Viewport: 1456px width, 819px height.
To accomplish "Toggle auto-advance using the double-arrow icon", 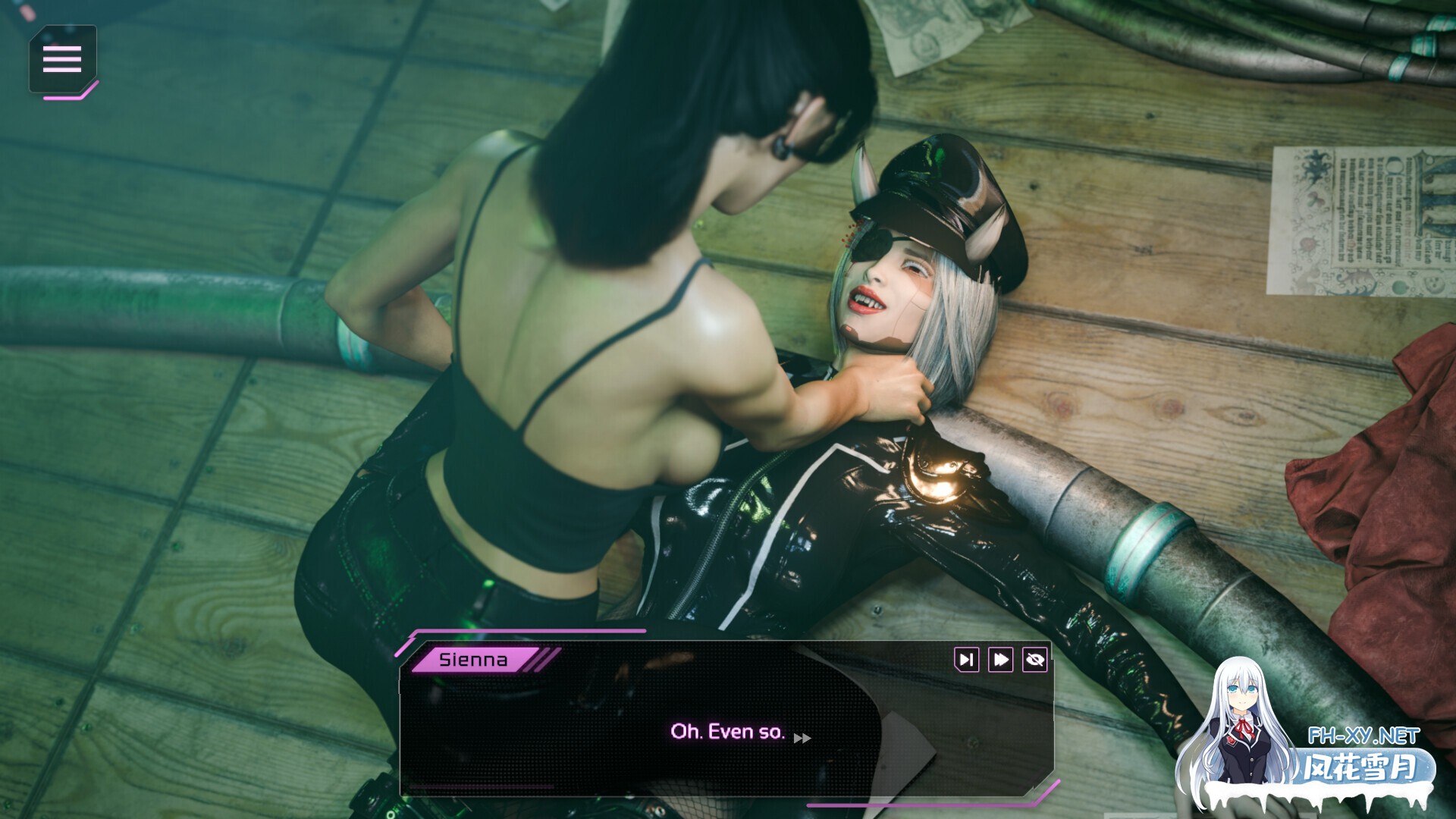I will point(1000,659).
